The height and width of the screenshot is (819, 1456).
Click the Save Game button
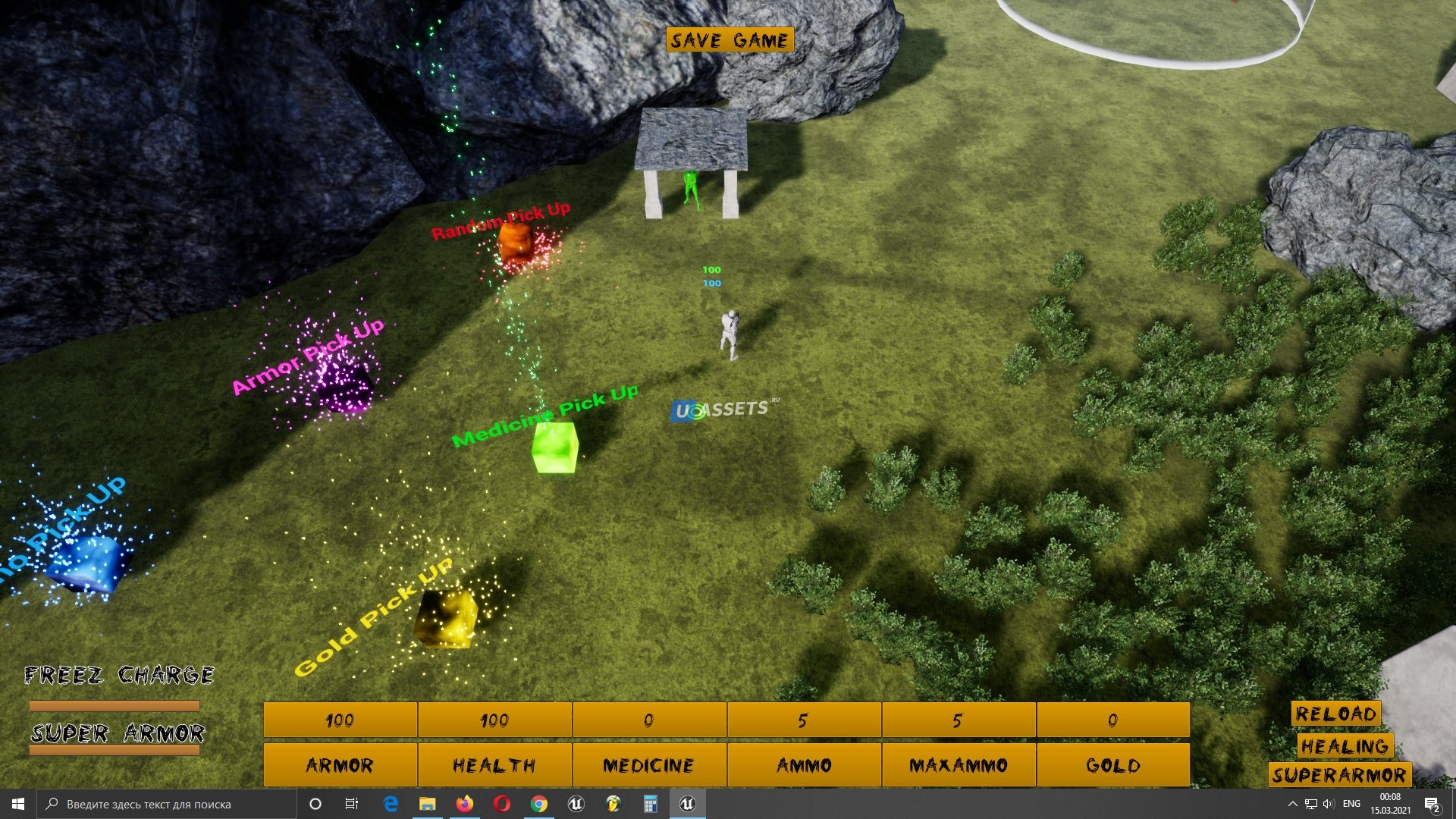tap(730, 40)
